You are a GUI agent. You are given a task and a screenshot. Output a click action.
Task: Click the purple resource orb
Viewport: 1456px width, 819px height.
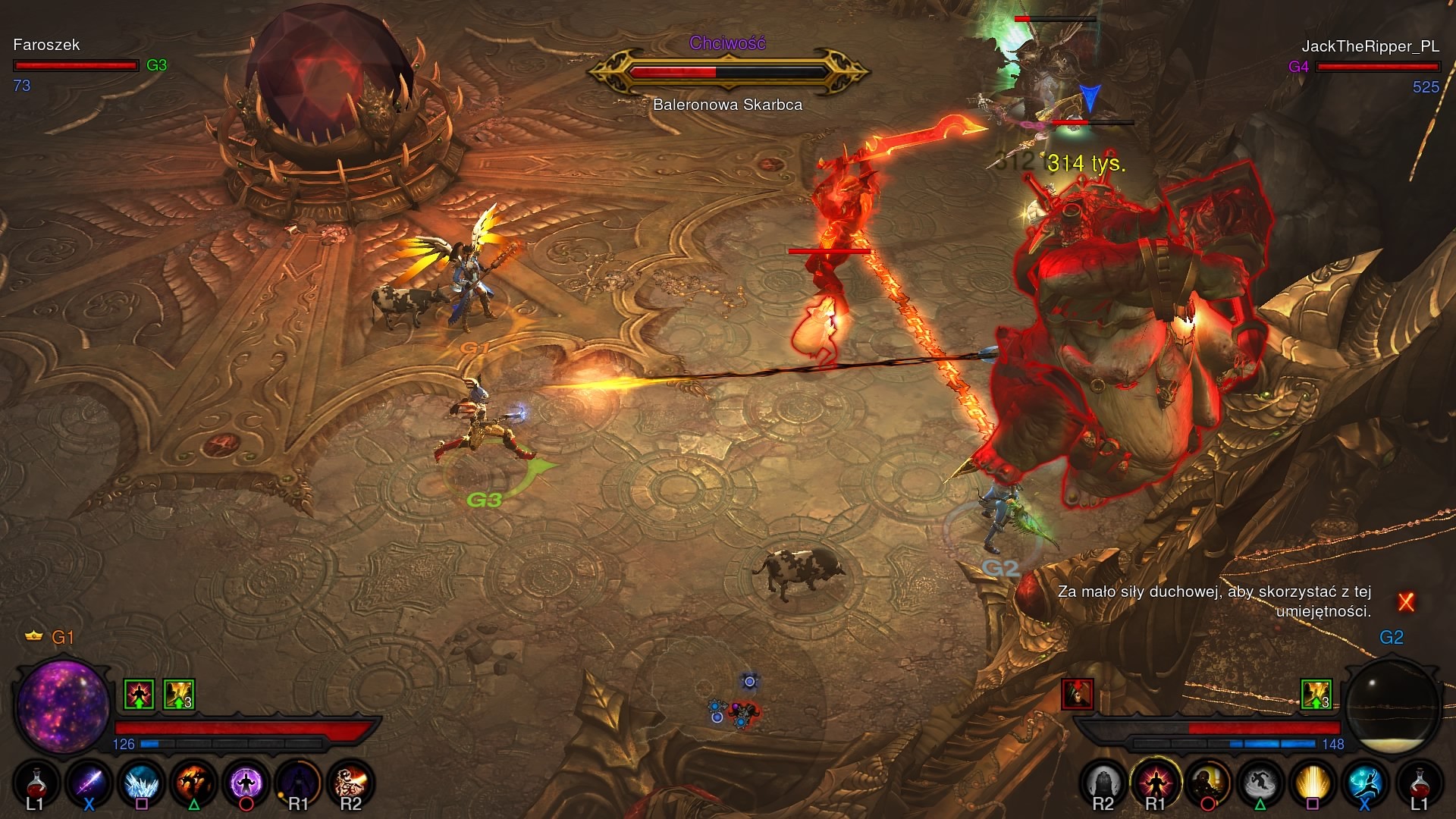click(x=62, y=705)
